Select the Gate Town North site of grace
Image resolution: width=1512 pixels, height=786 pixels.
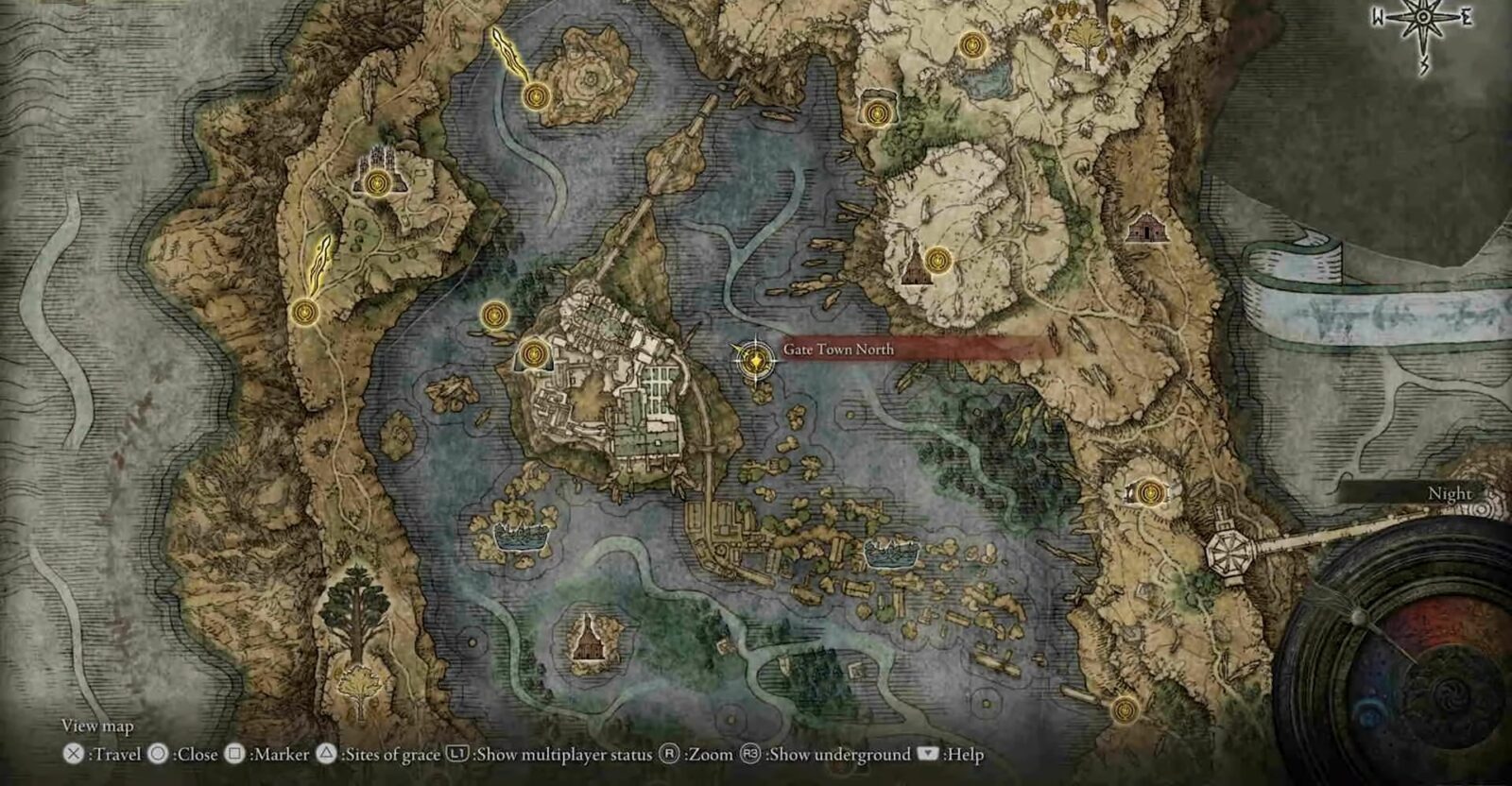point(754,360)
